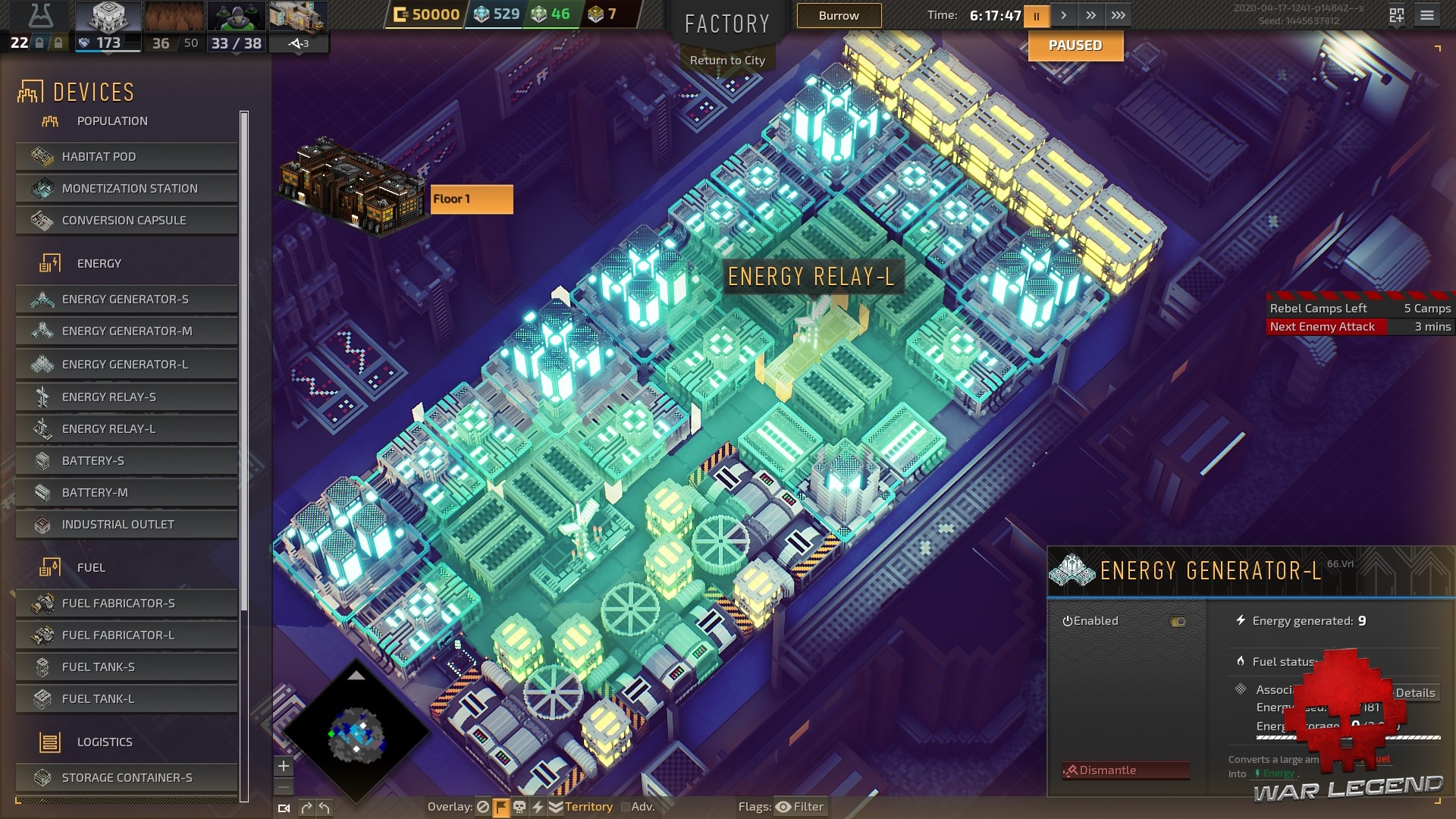
Task: Select the Floor 1 label
Action: click(x=471, y=199)
